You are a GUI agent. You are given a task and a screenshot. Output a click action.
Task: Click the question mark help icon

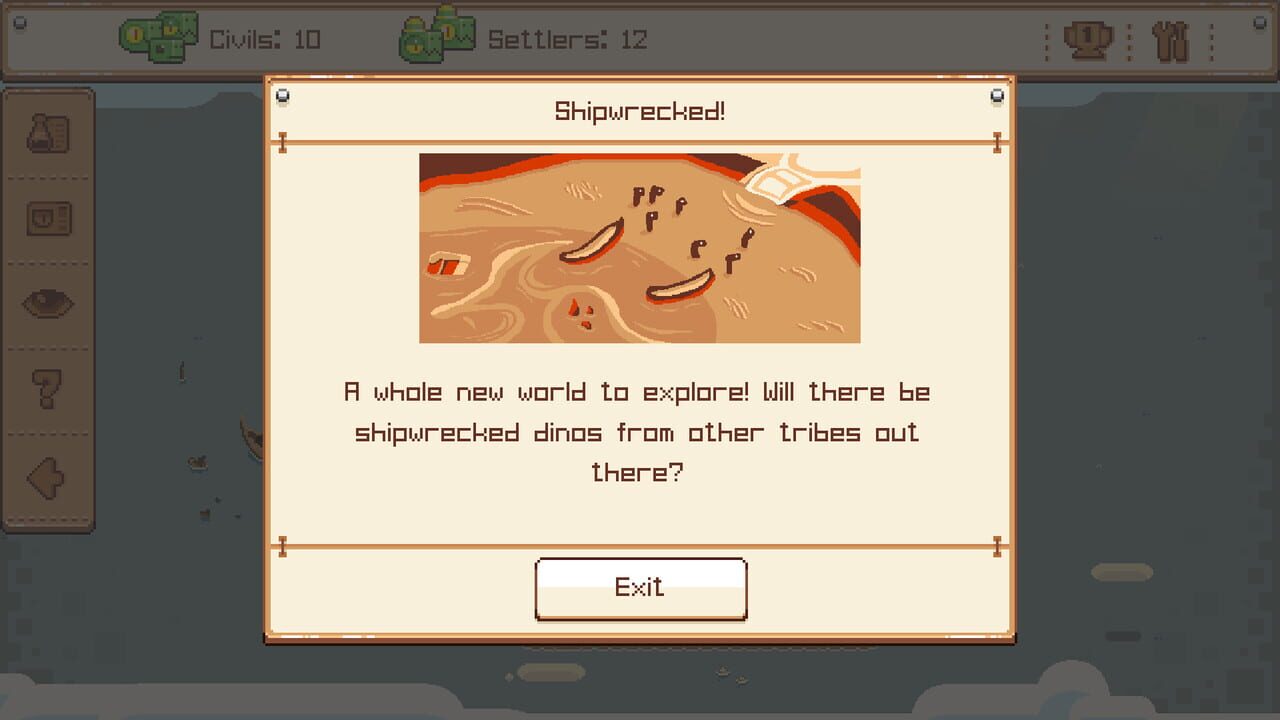click(x=49, y=390)
